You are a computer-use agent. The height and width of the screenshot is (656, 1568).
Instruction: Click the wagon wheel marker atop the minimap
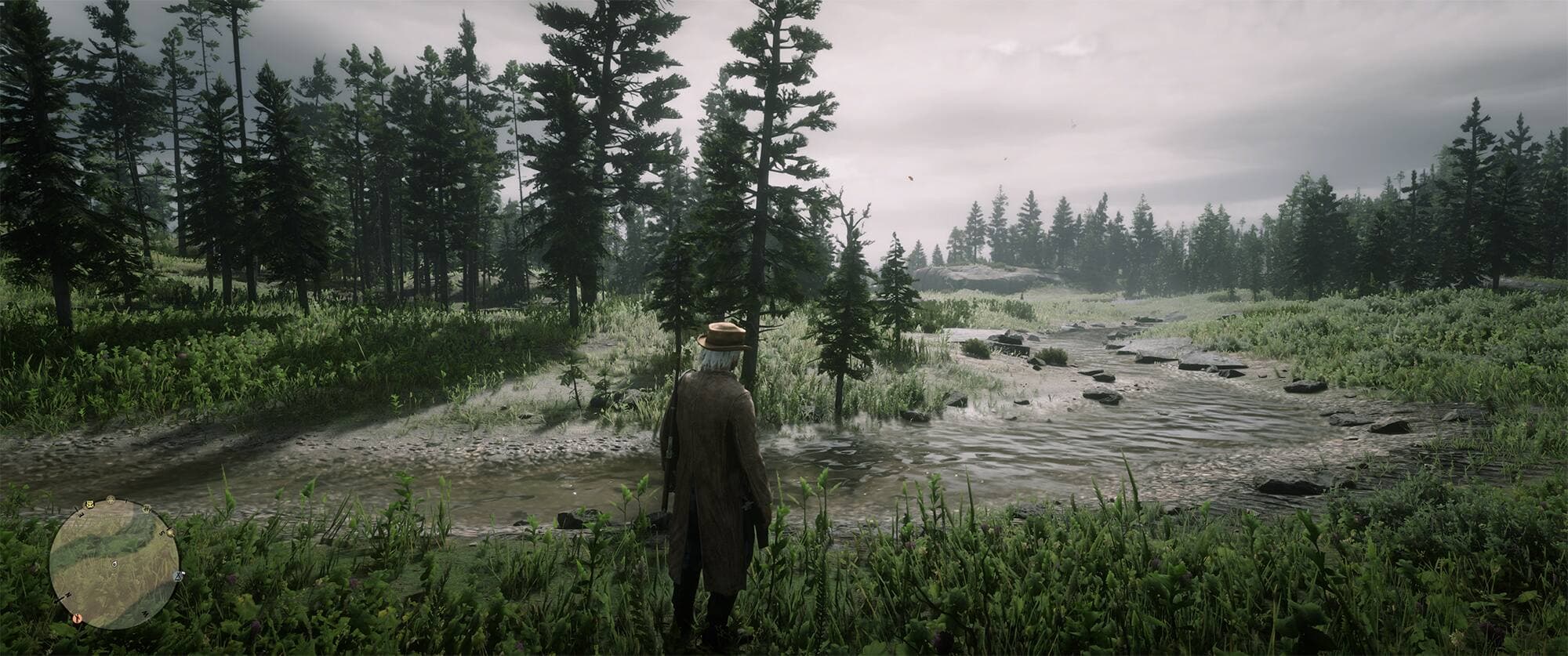pyautogui.click(x=110, y=499)
